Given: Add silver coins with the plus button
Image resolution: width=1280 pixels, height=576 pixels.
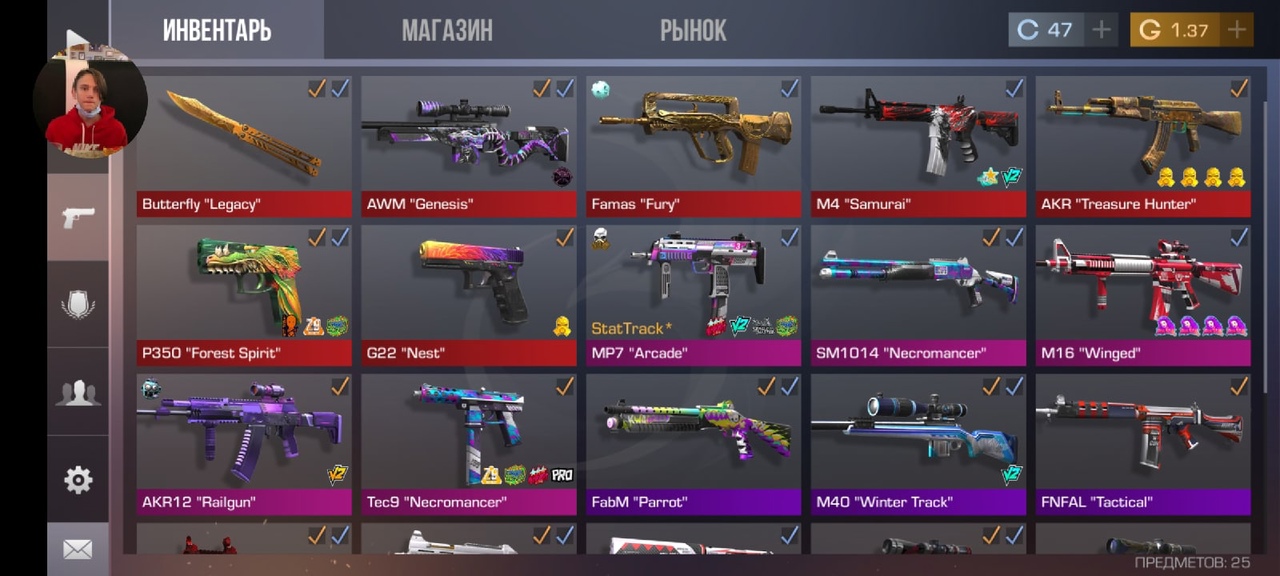Looking at the screenshot, I should 1101,30.
